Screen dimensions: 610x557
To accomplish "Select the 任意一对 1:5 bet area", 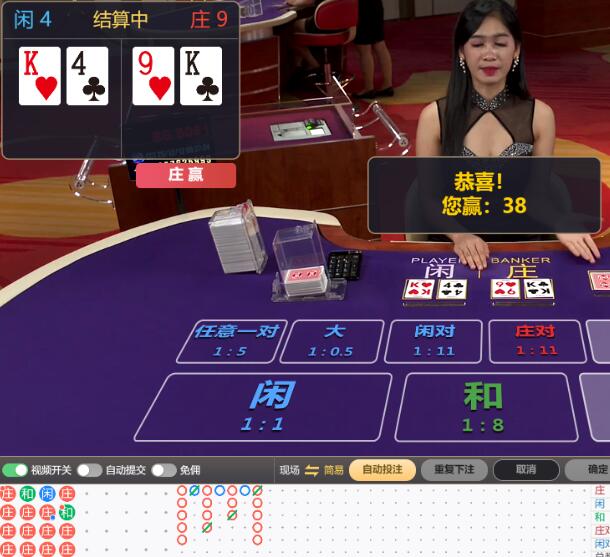I will [x=235, y=341].
